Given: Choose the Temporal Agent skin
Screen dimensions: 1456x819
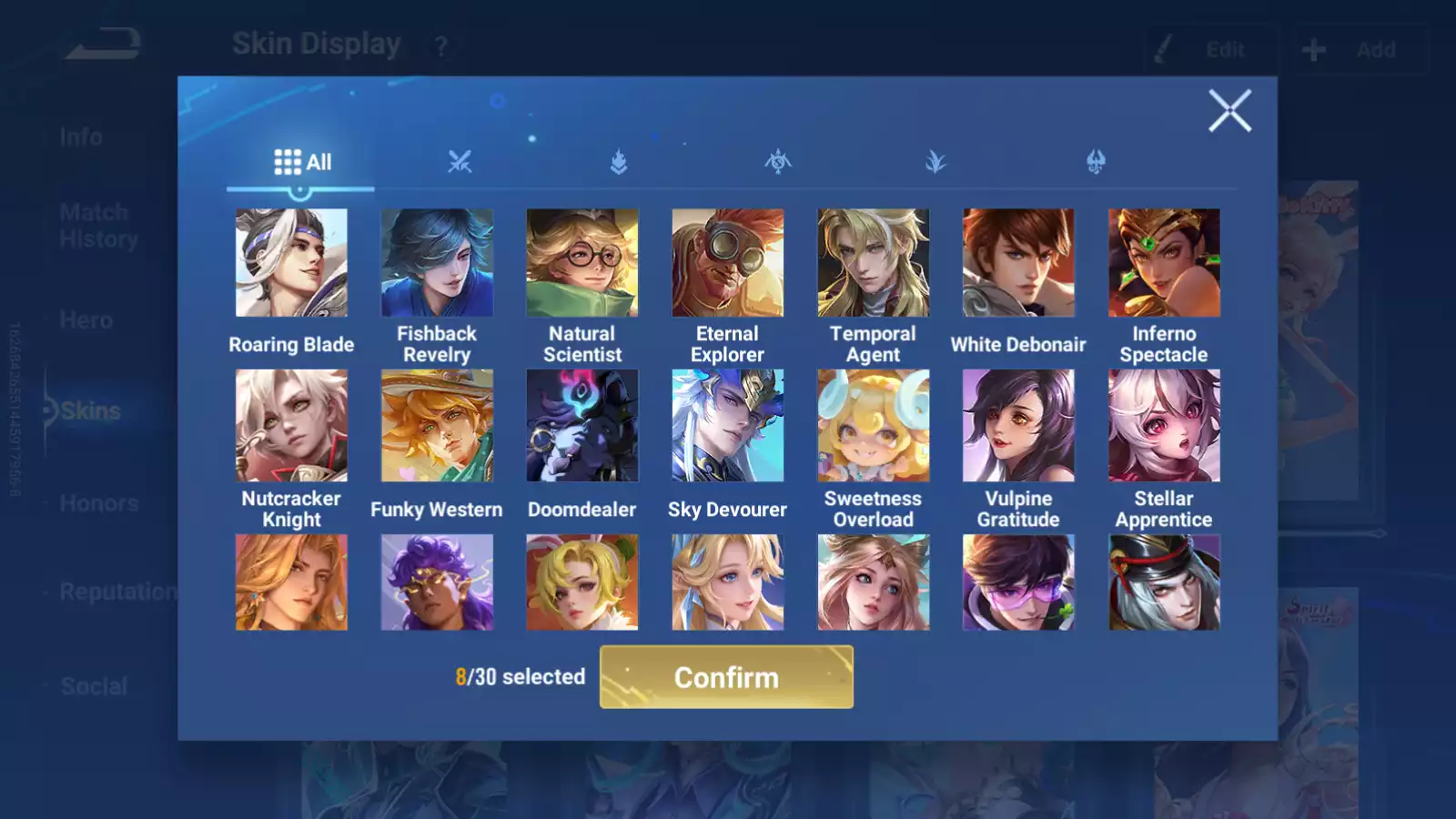Looking at the screenshot, I should 873,263.
